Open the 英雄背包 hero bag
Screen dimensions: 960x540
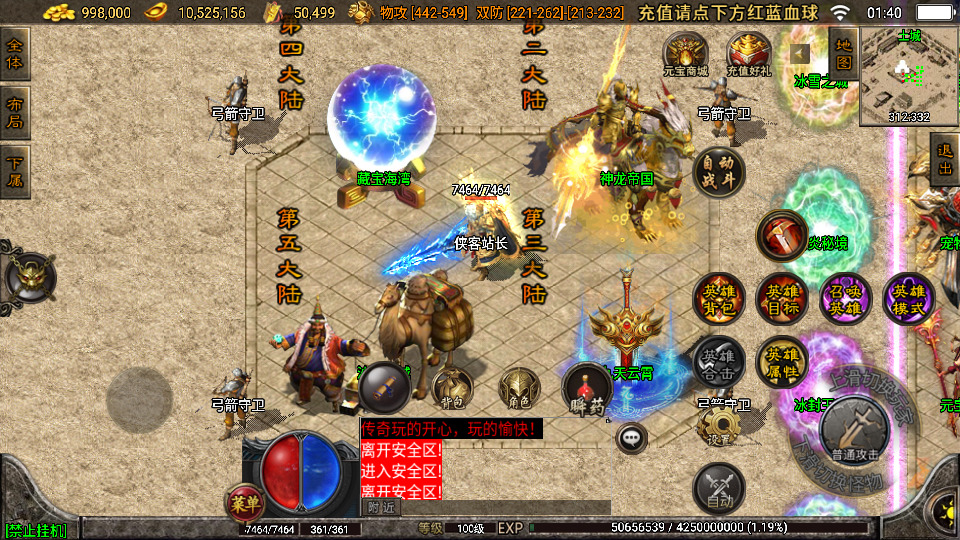[x=718, y=298]
